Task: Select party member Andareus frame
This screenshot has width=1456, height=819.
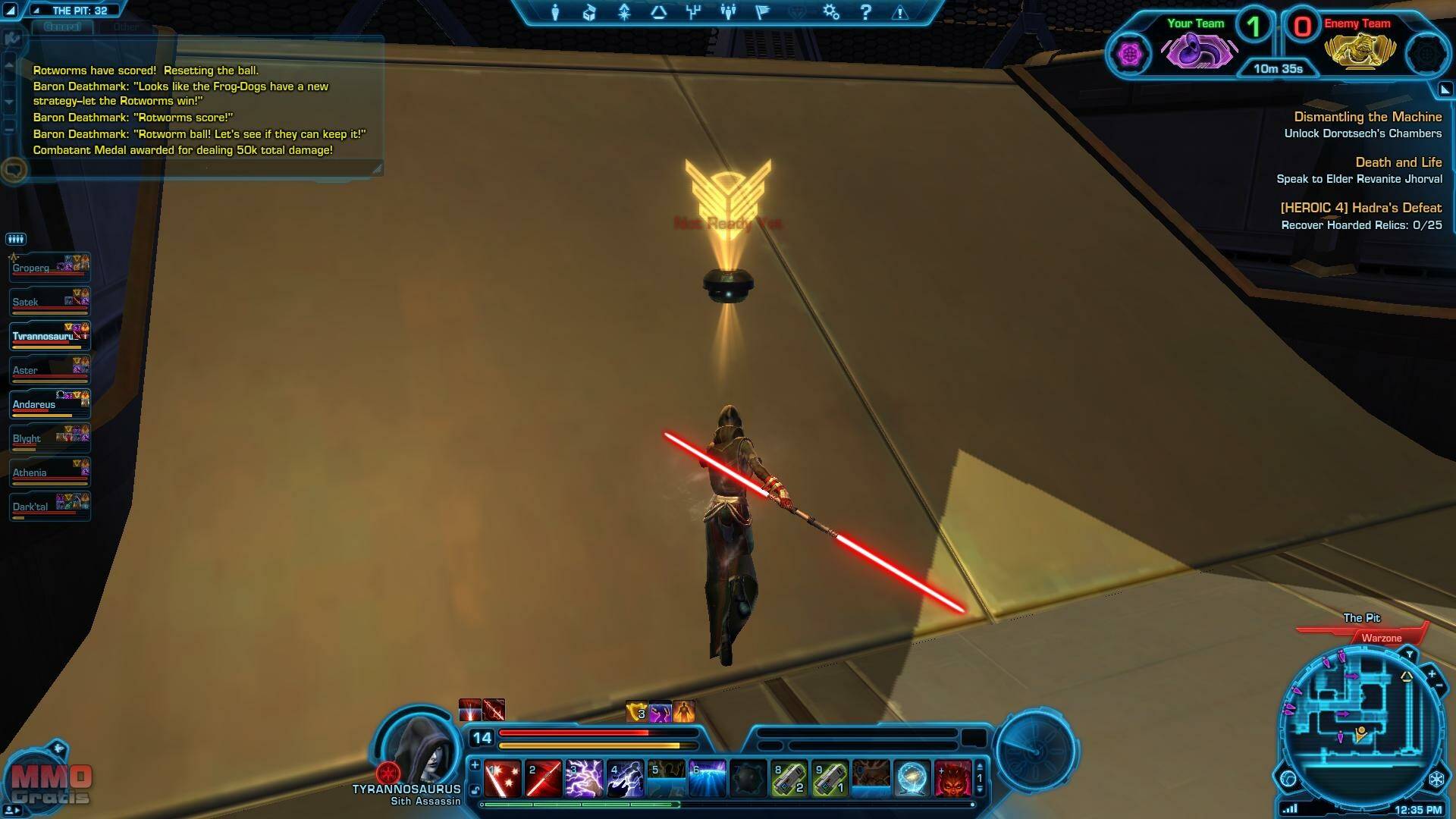Action: click(x=50, y=404)
